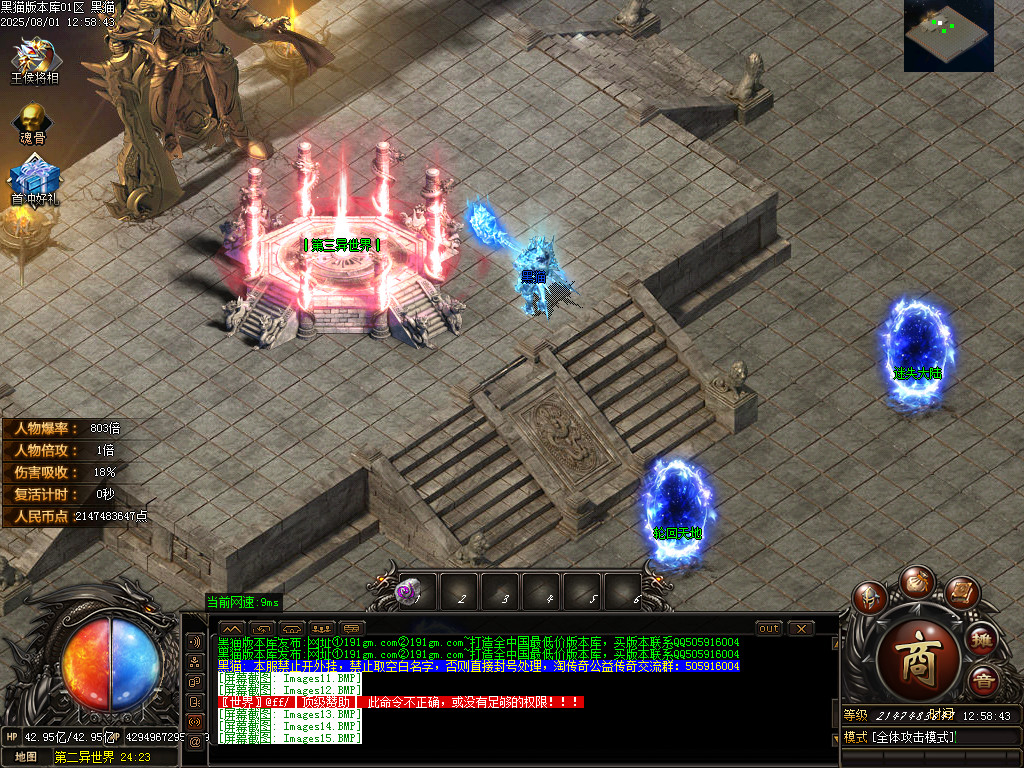Close the chat window with the X
1024x768 pixels.
[801, 629]
